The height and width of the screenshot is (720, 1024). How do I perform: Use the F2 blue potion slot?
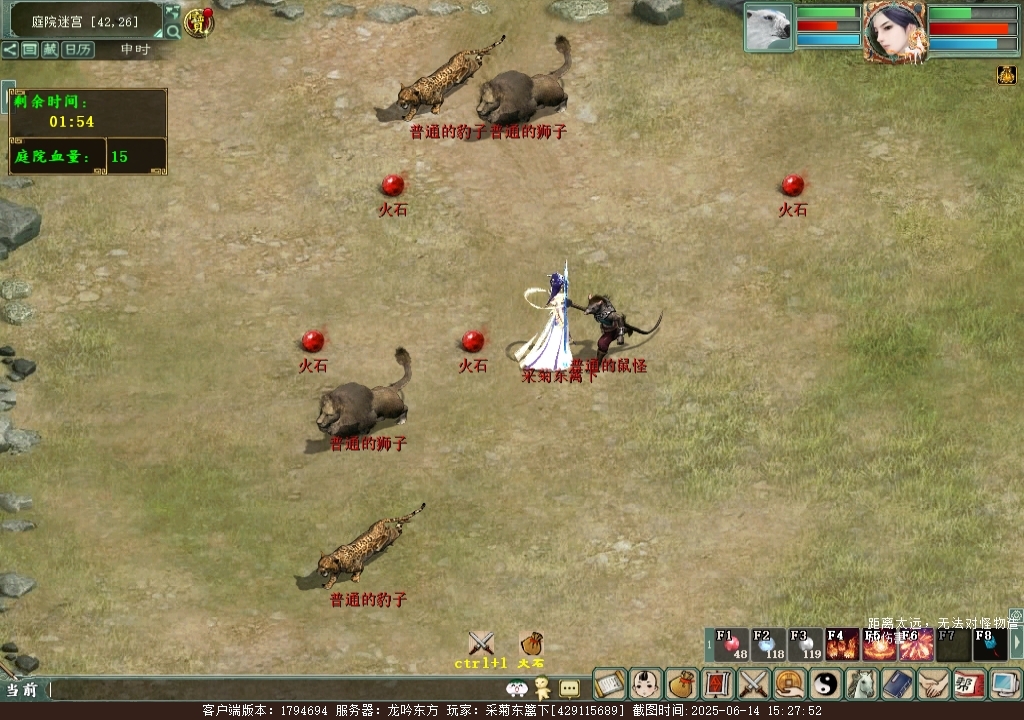768,645
